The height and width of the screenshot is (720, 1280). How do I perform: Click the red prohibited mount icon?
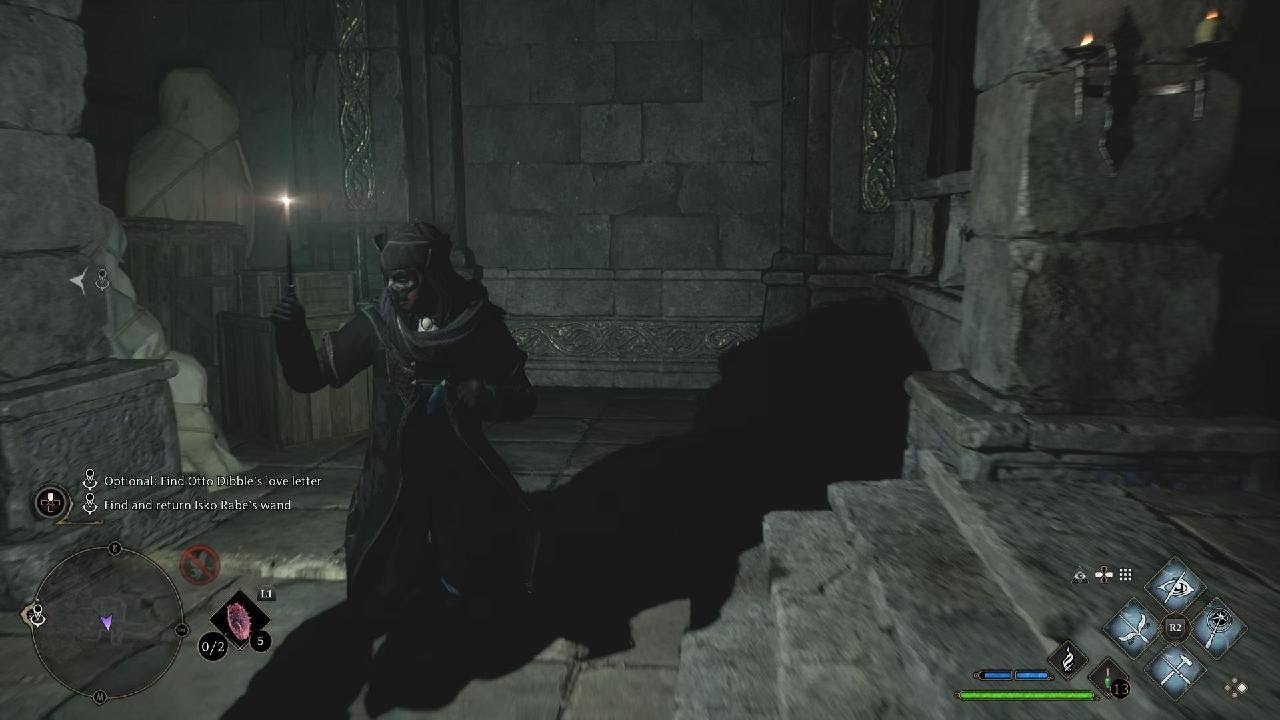click(x=199, y=565)
